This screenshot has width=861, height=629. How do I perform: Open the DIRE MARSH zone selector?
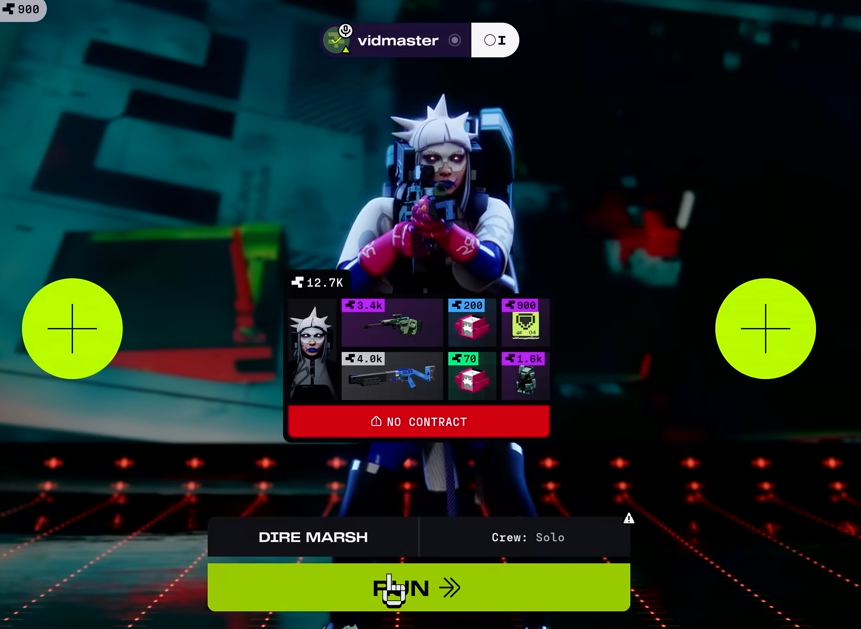(x=313, y=537)
